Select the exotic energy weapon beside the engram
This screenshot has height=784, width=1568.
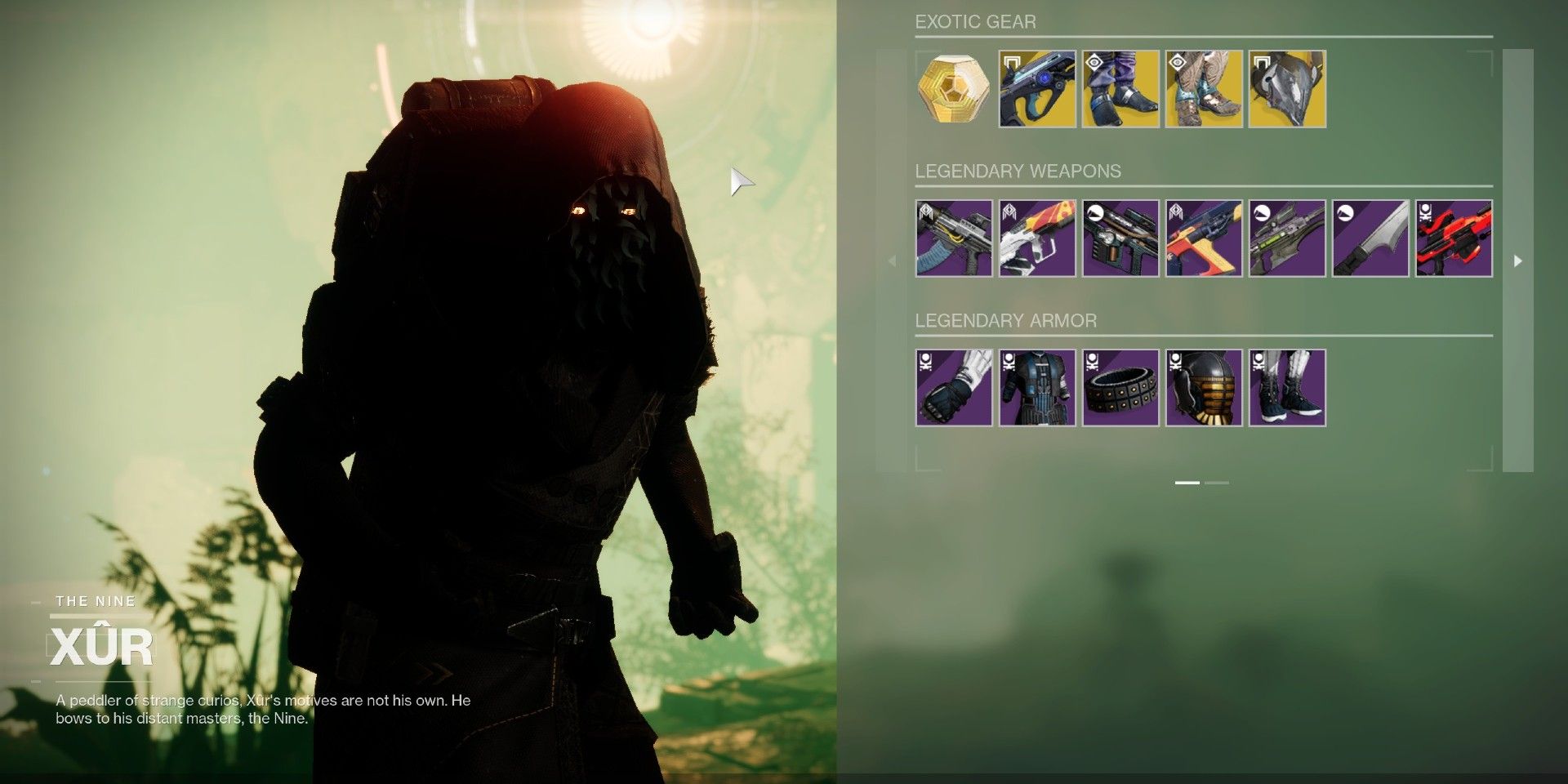coord(1037,88)
